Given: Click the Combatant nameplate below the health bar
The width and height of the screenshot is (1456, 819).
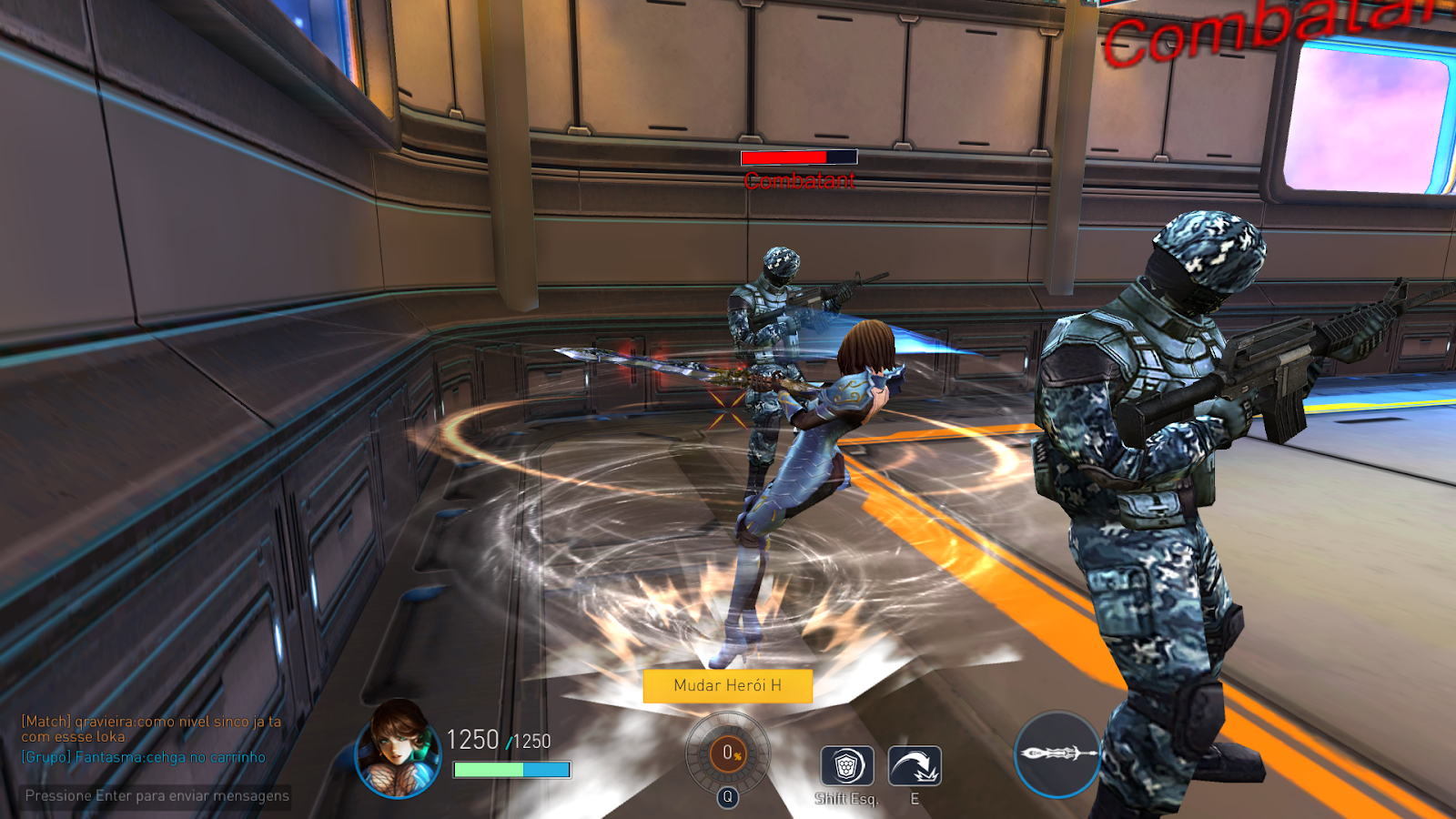Looking at the screenshot, I should (x=798, y=180).
